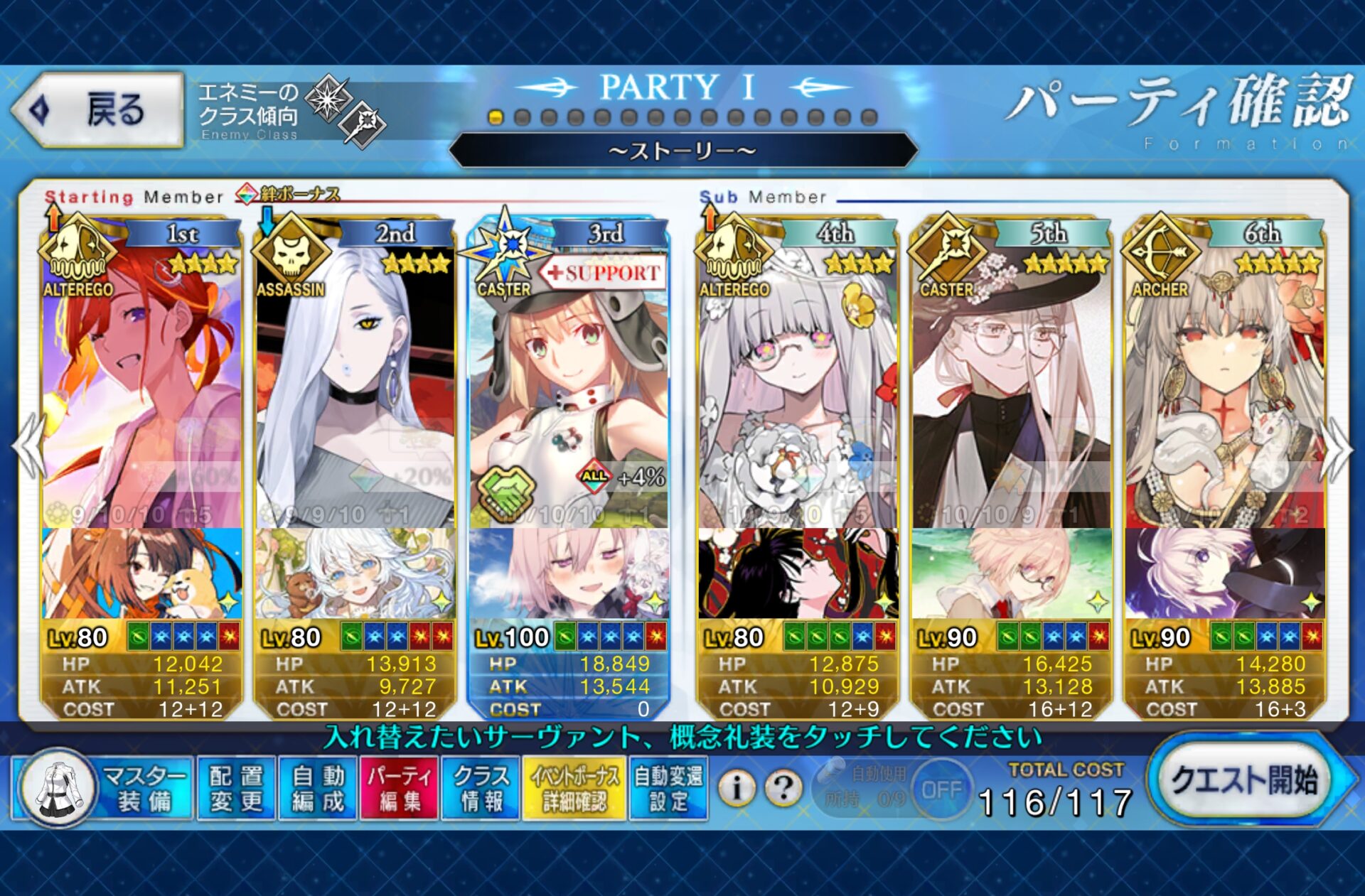This screenshot has height=896, width=1365.
Task: Open 配置変更 formation change
Action: tap(236, 789)
